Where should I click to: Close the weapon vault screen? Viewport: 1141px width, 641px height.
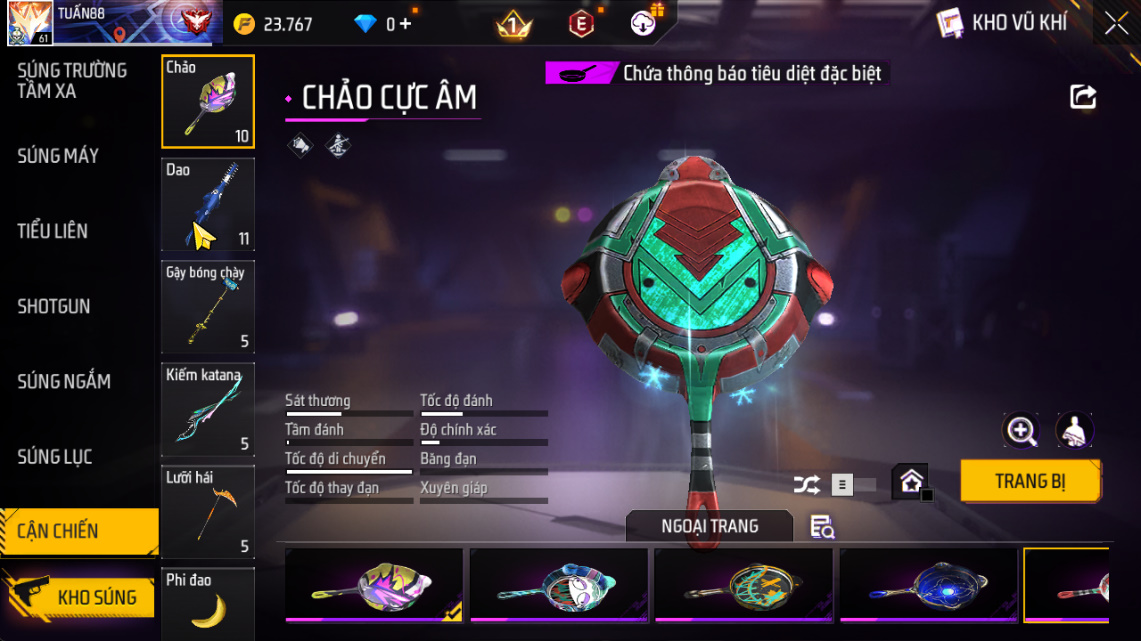pos(1116,24)
